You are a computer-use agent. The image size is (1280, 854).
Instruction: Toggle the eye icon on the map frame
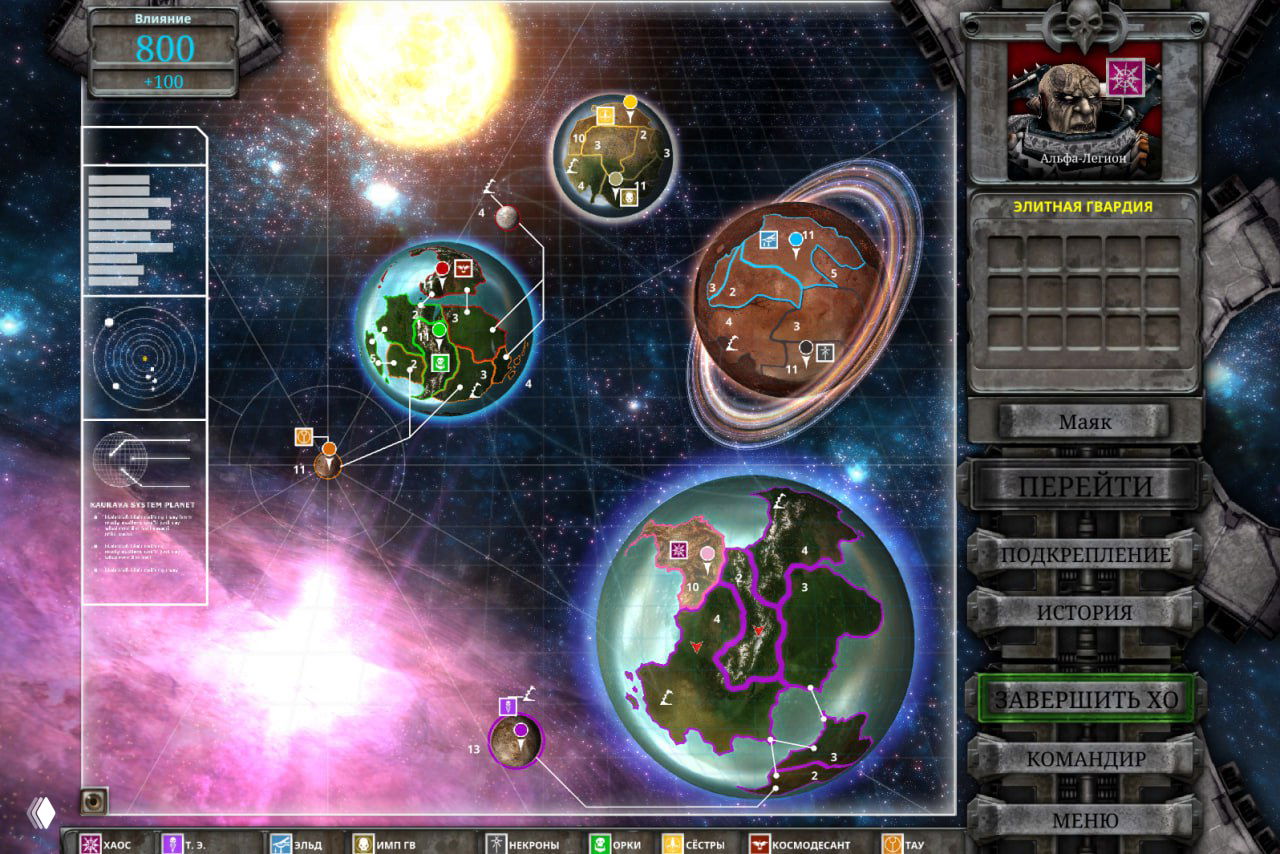click(x=94, y=800)
